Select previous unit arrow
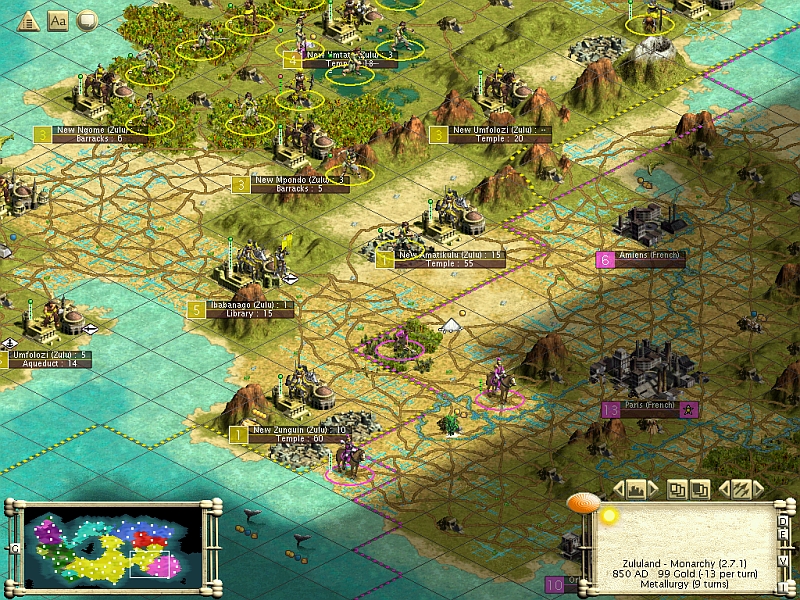The width and height of the screenshot is (800, 600). pyautogui.click(x=722, y=489)
